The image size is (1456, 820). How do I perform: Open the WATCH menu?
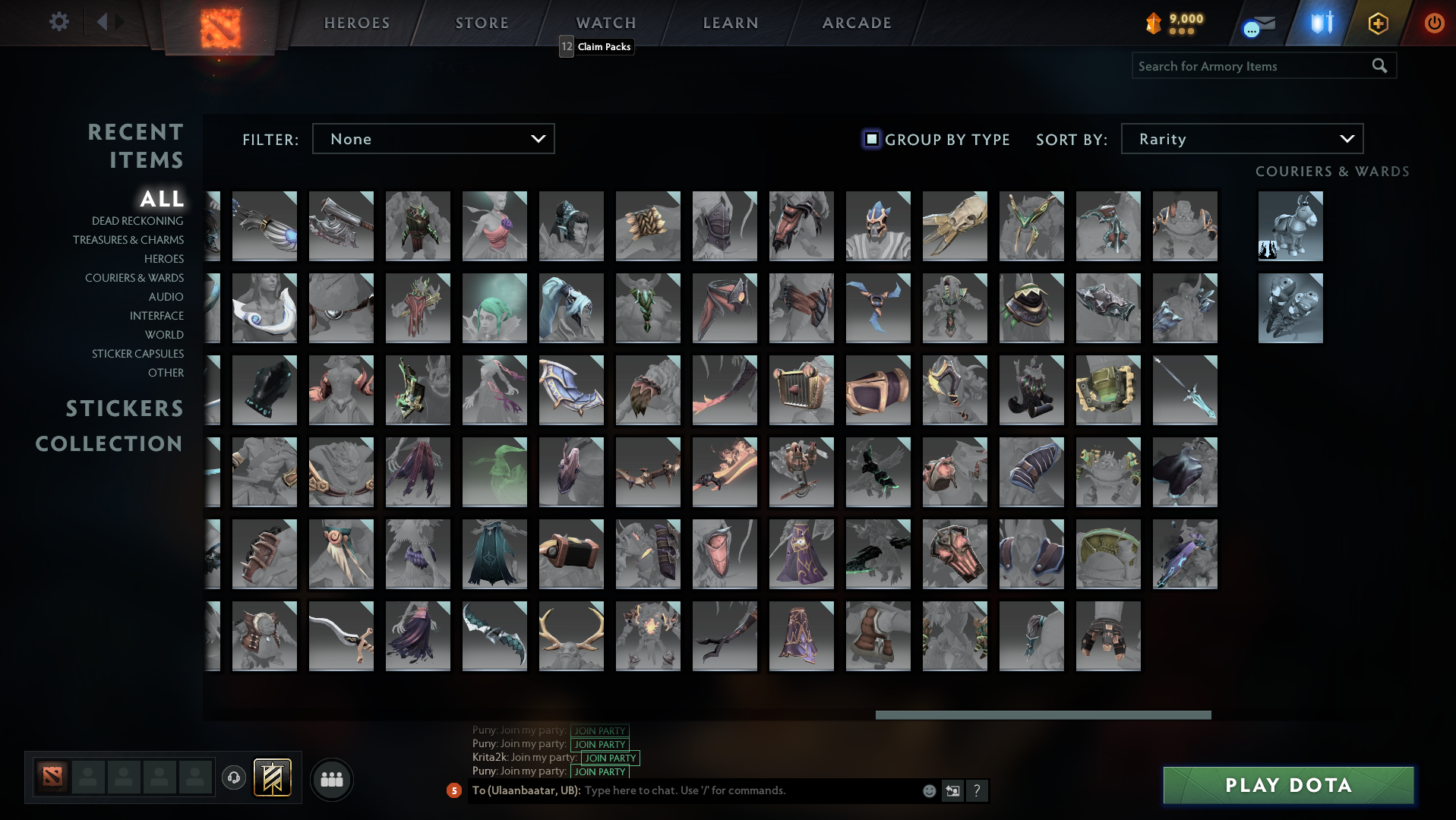click(x=606, y=23)
